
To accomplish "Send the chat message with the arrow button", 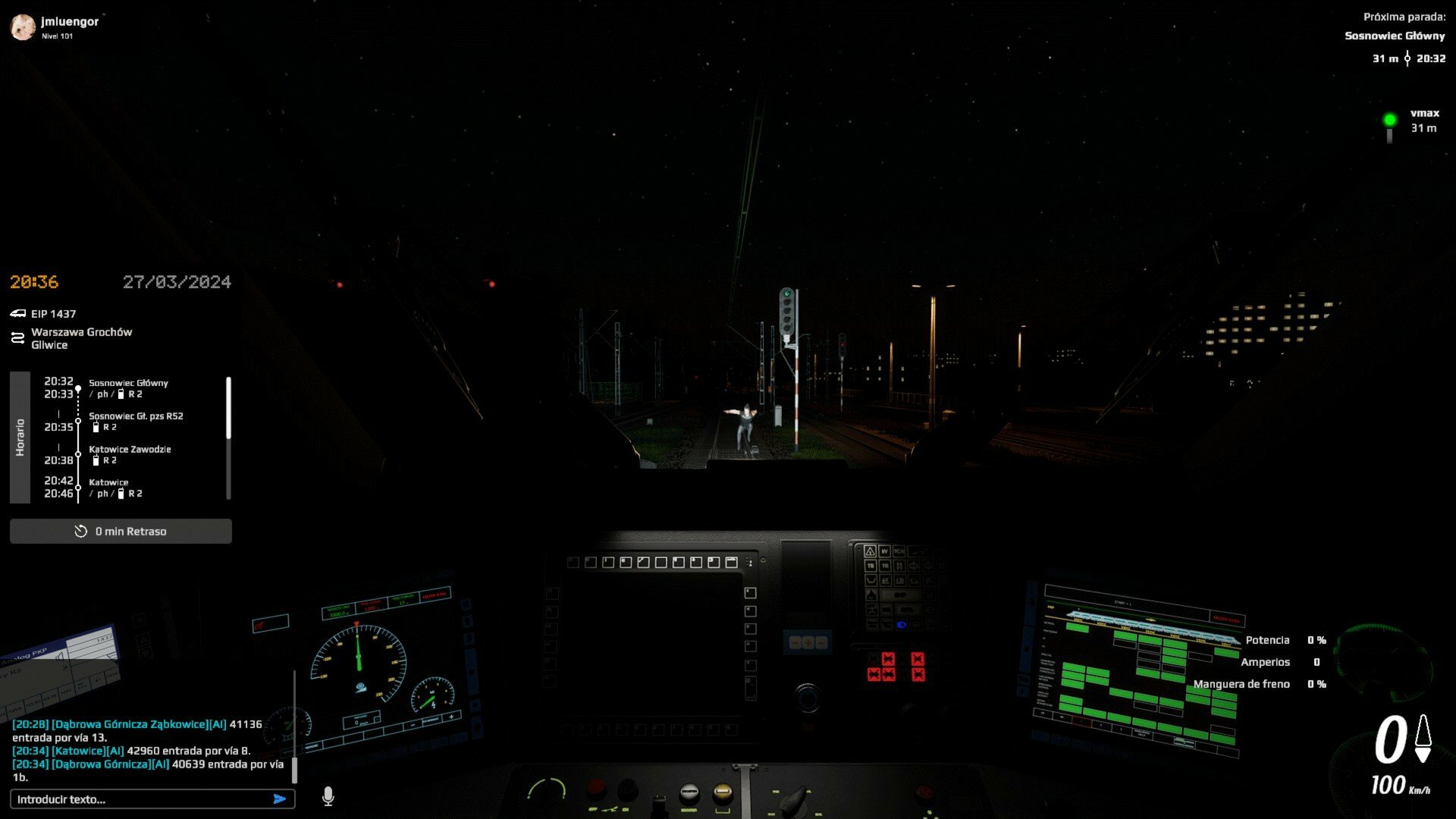I will [x=280, y=799].
